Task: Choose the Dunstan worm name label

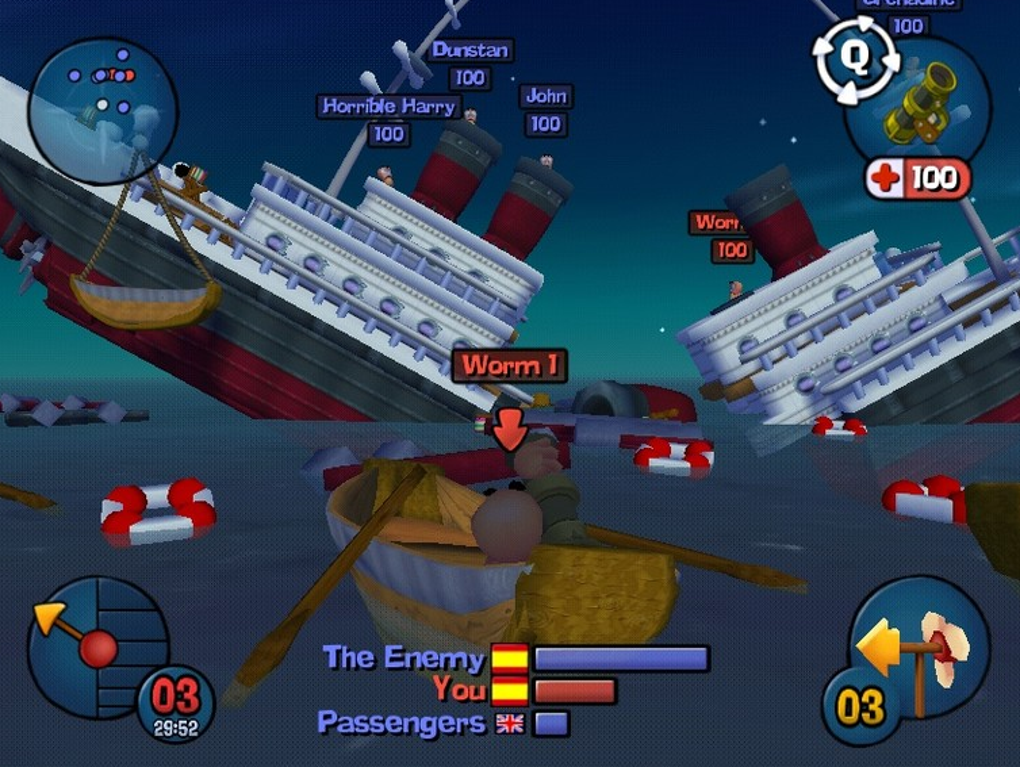Action: (x=469, y=50)
